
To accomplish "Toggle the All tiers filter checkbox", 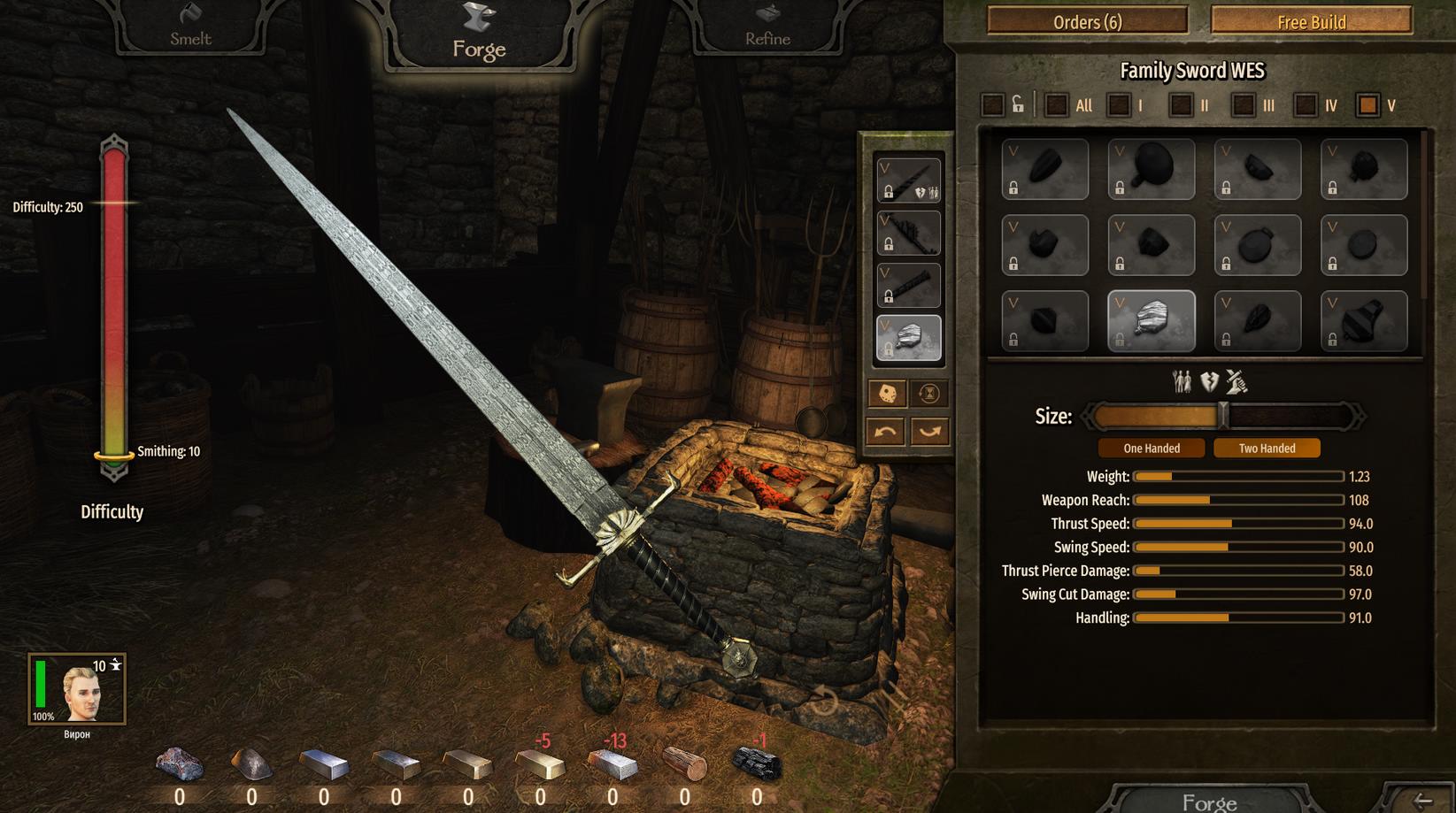I will click(1056, 105).
